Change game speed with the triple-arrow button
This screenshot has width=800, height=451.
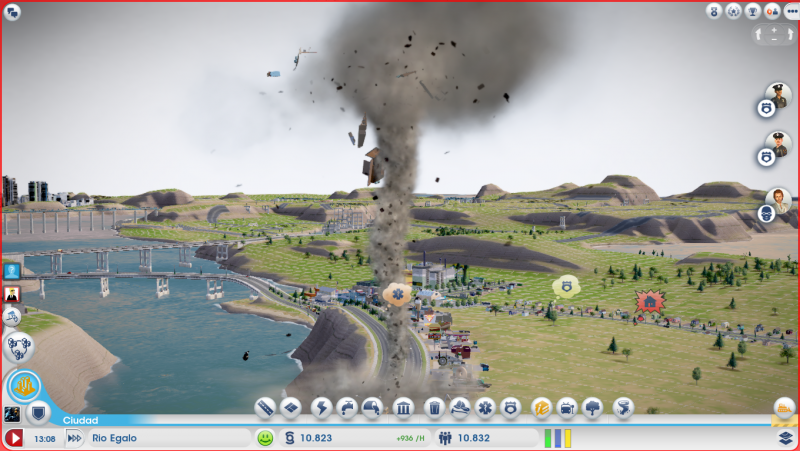pyautogui.click(x=74, y=438)
